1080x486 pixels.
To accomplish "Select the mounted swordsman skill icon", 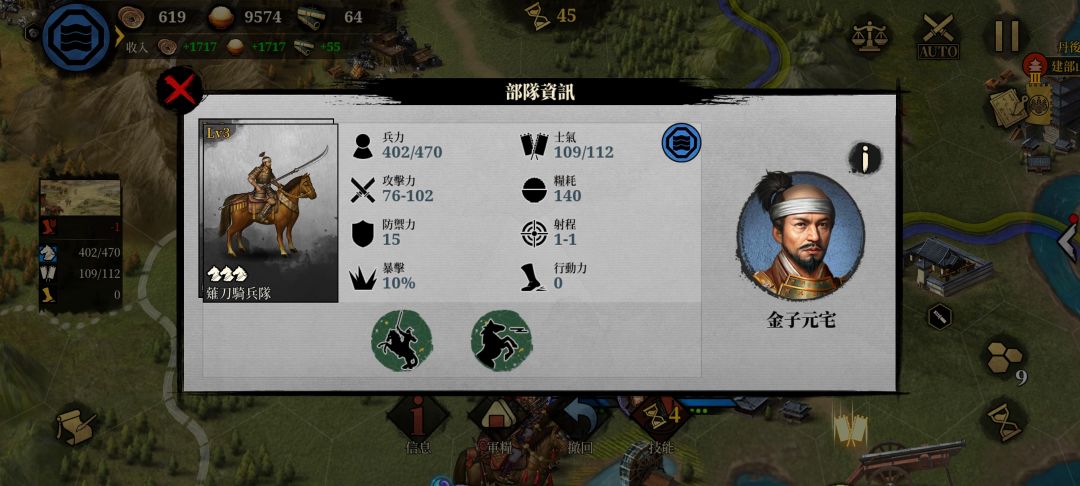I will pos(402,340).
